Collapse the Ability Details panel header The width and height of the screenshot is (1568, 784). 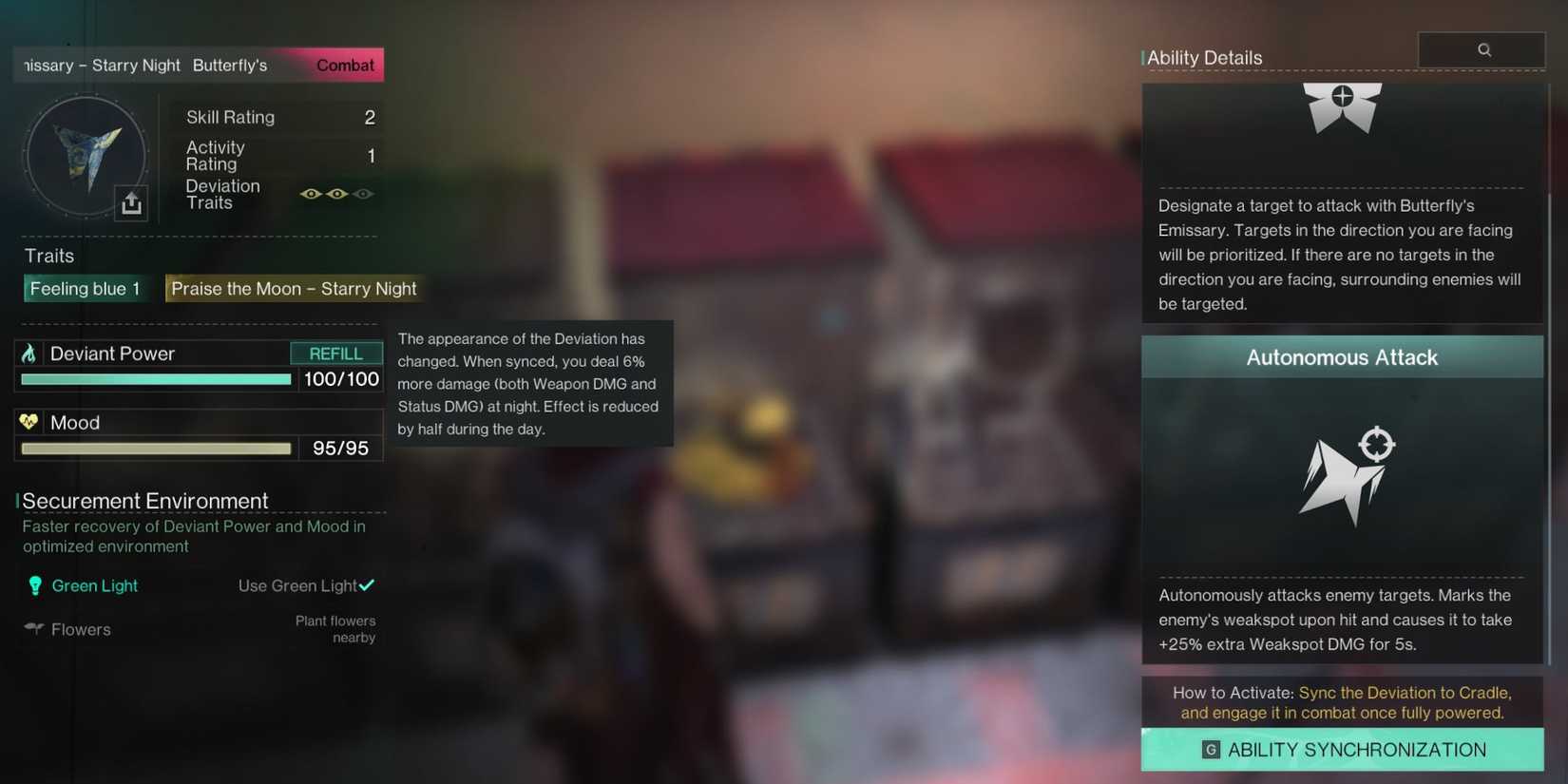tap(1205, 57)
